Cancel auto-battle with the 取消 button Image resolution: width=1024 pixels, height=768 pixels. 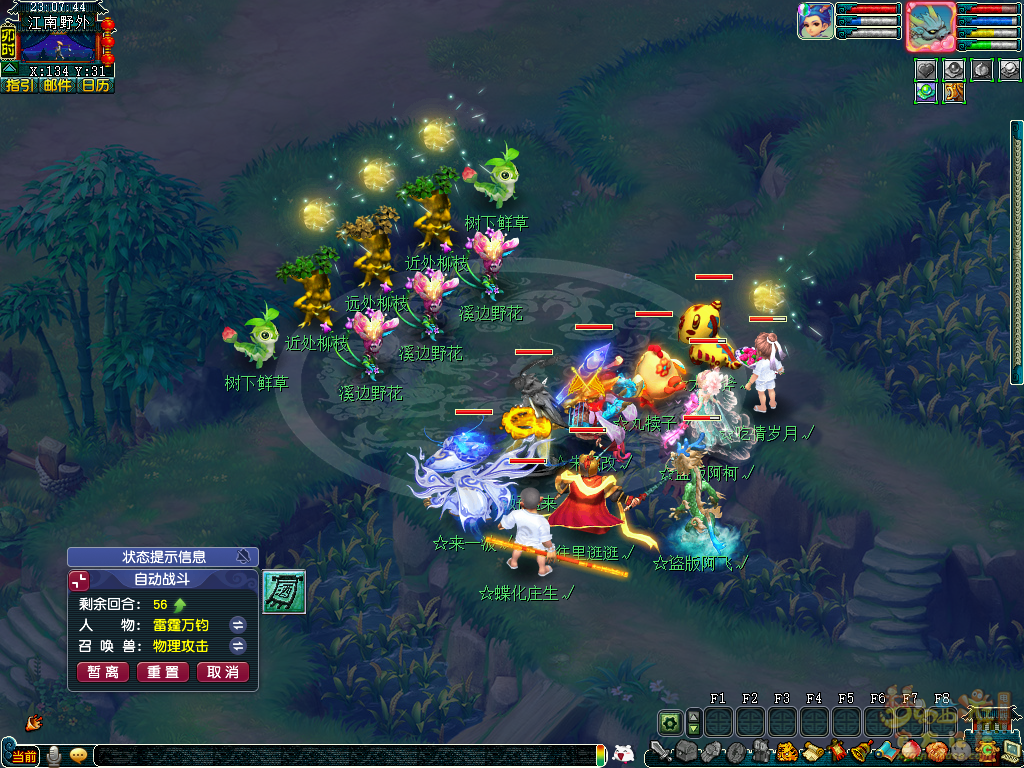[222, 672]
